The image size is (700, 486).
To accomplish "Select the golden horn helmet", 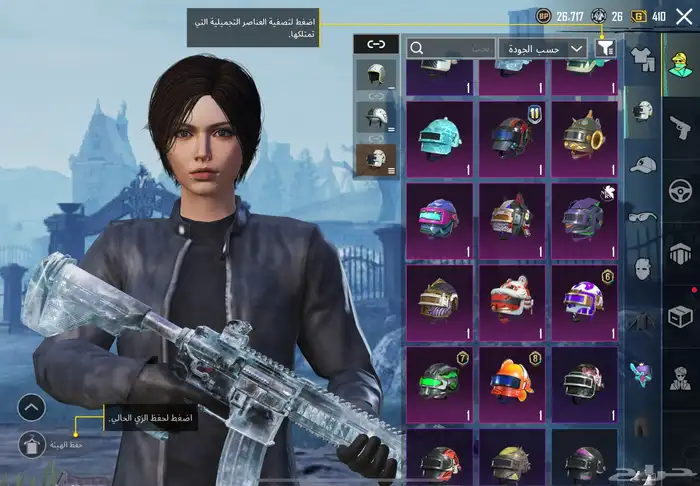I will [582, 137].
